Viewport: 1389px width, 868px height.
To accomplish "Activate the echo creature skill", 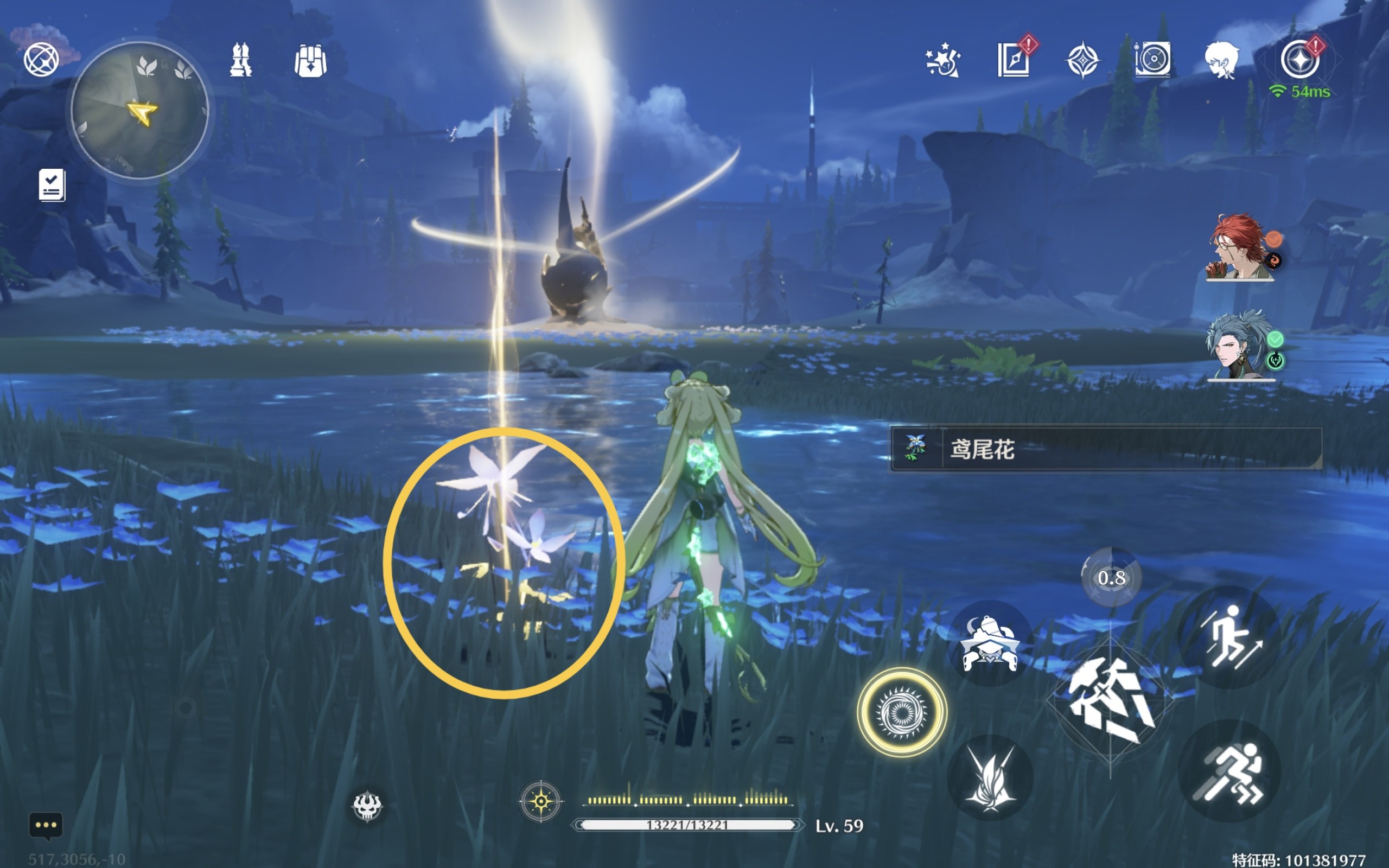I will pyautogui.click(x=990, y=643).
